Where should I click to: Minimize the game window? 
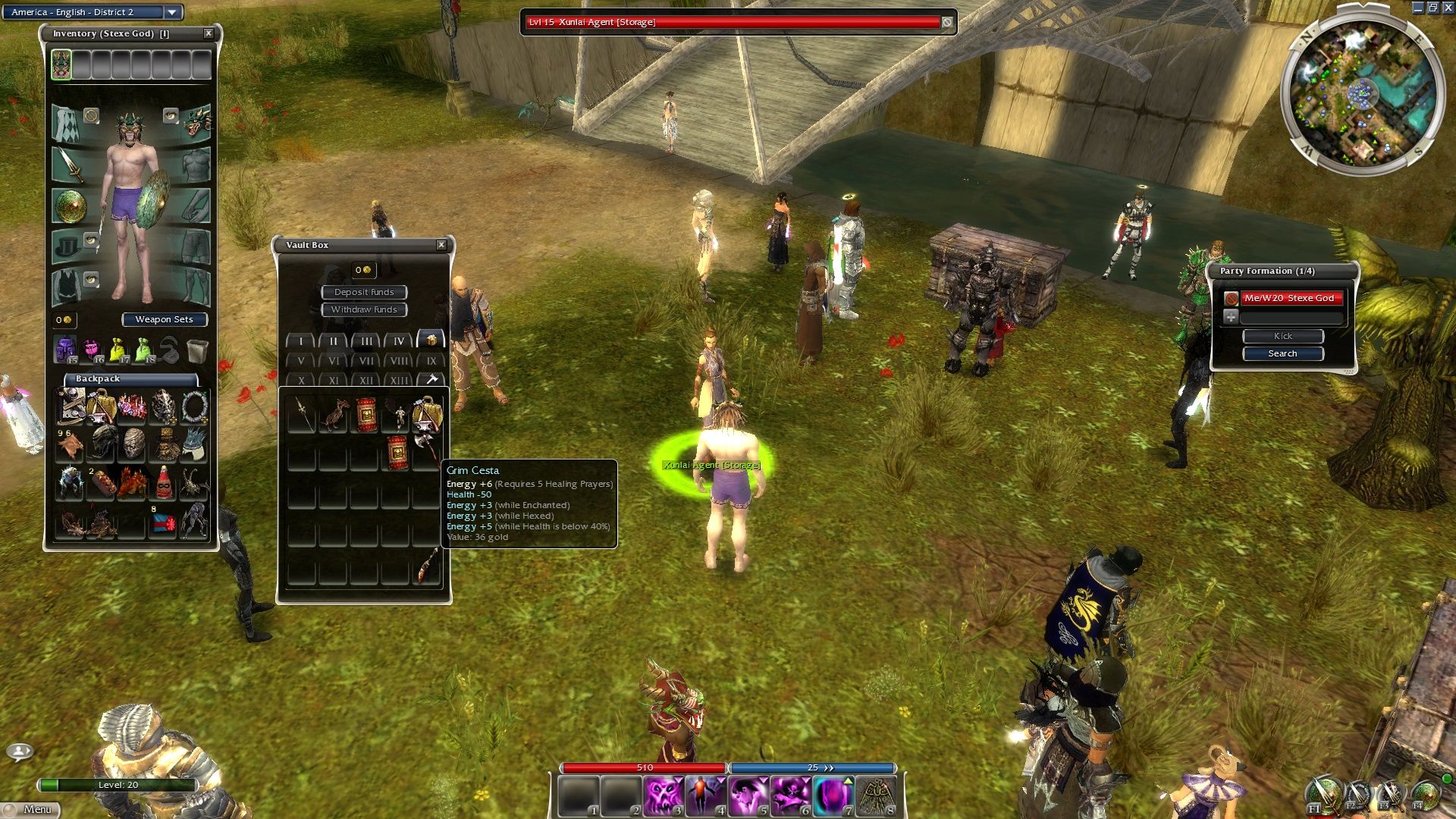1417,8
